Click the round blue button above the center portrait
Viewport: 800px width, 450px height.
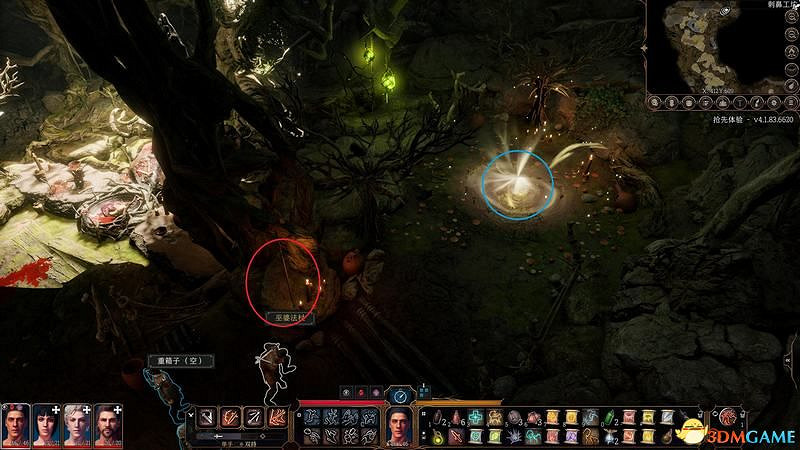400,396
